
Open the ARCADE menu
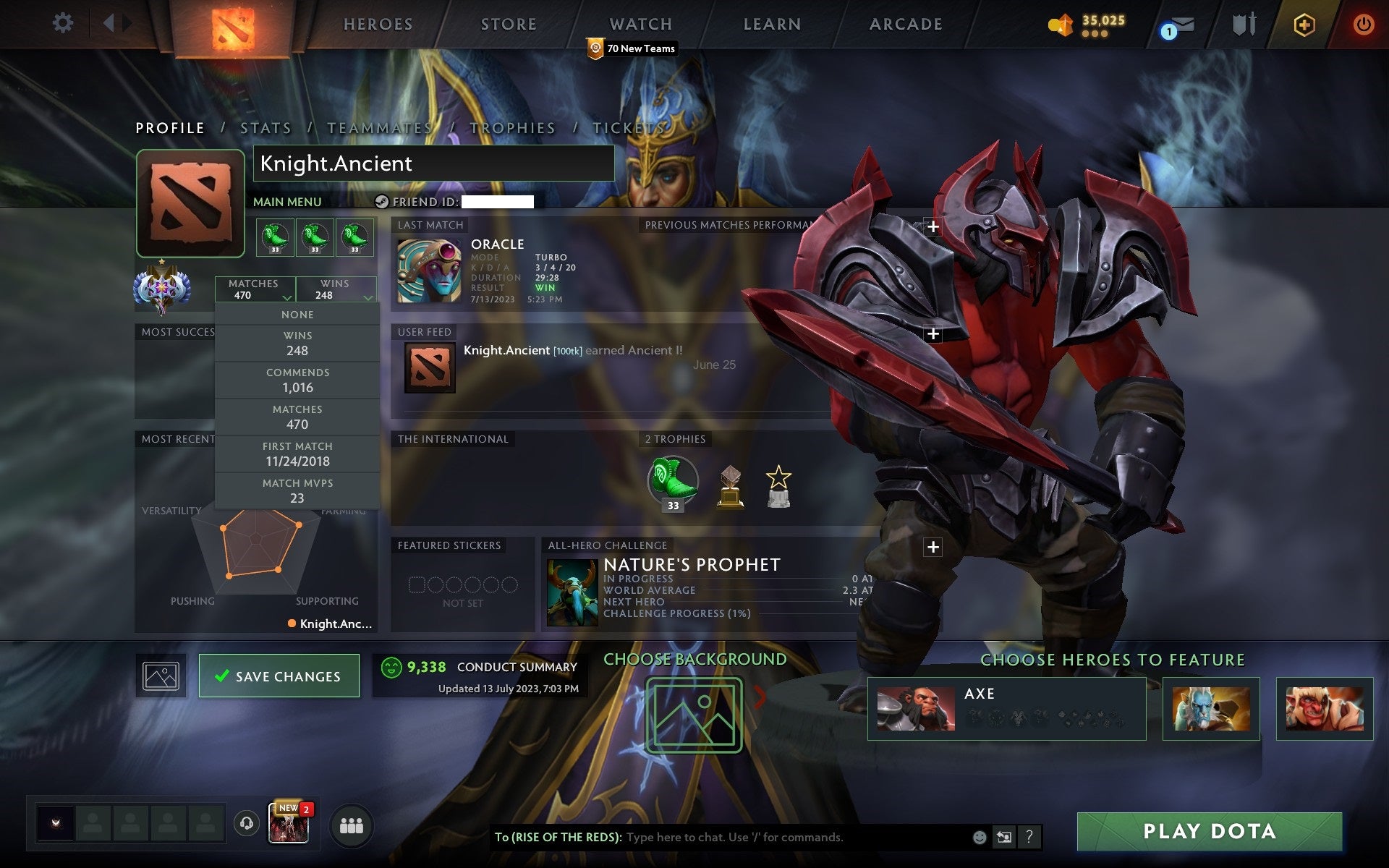905,24
